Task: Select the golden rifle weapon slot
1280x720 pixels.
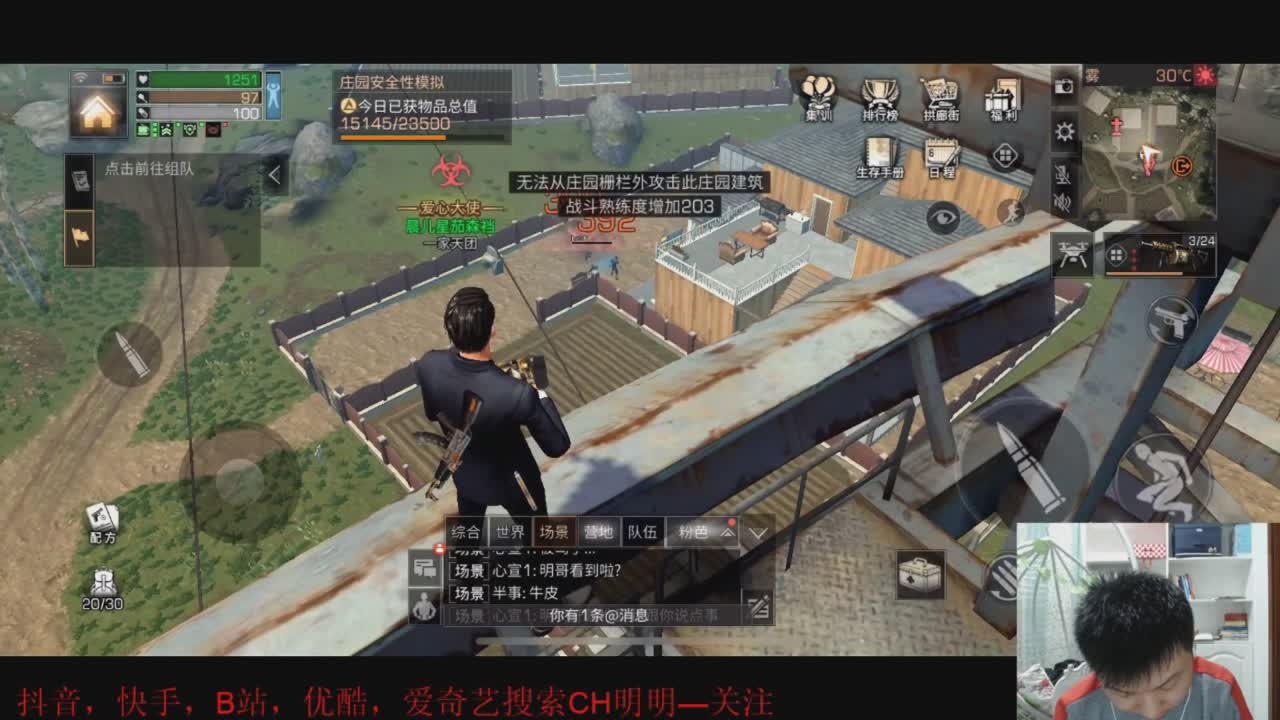Action: click(1160, 256)
